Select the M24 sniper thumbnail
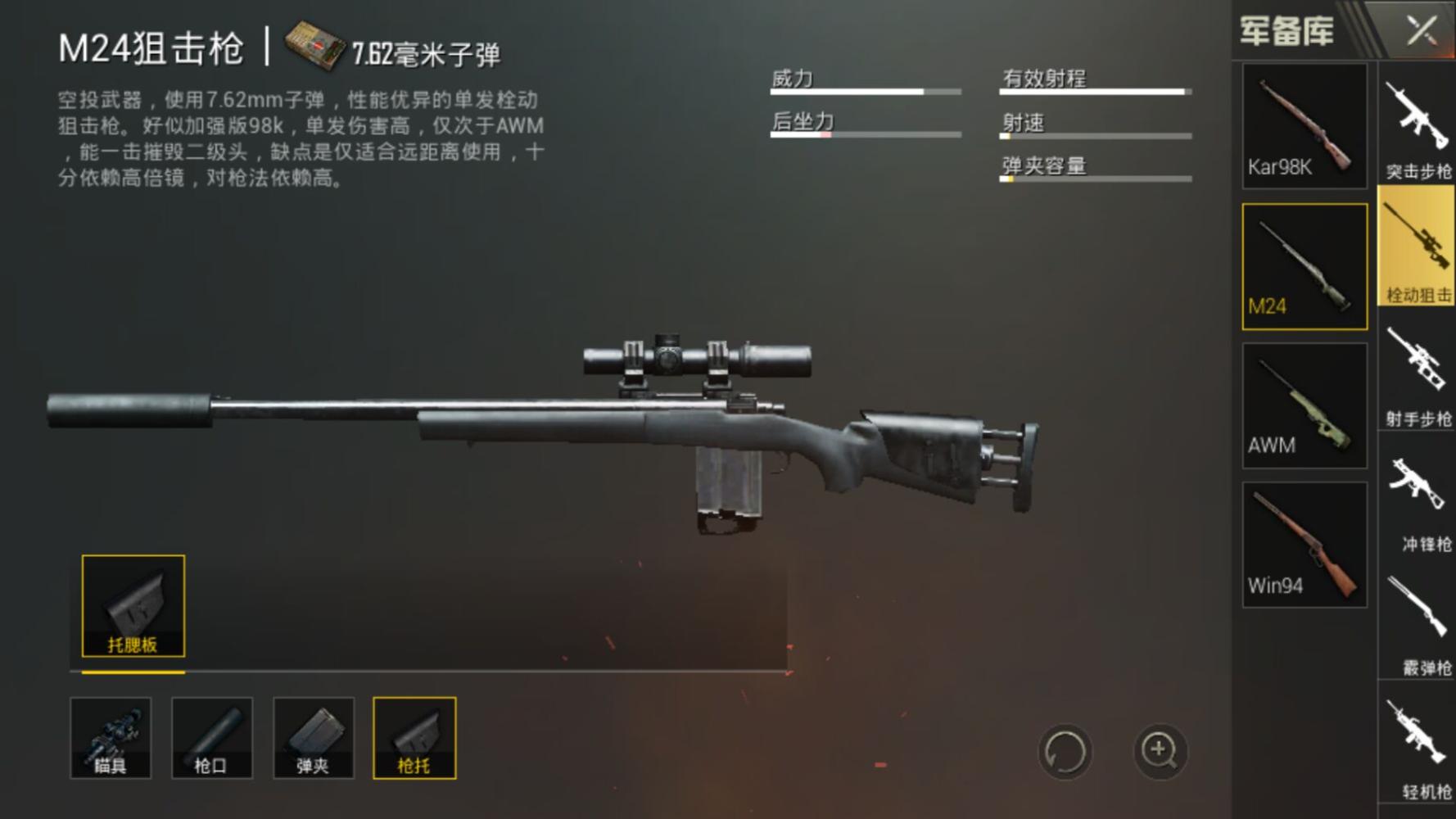The image size is (1456, 819). pyautogui.click(x=1304, y=266)
